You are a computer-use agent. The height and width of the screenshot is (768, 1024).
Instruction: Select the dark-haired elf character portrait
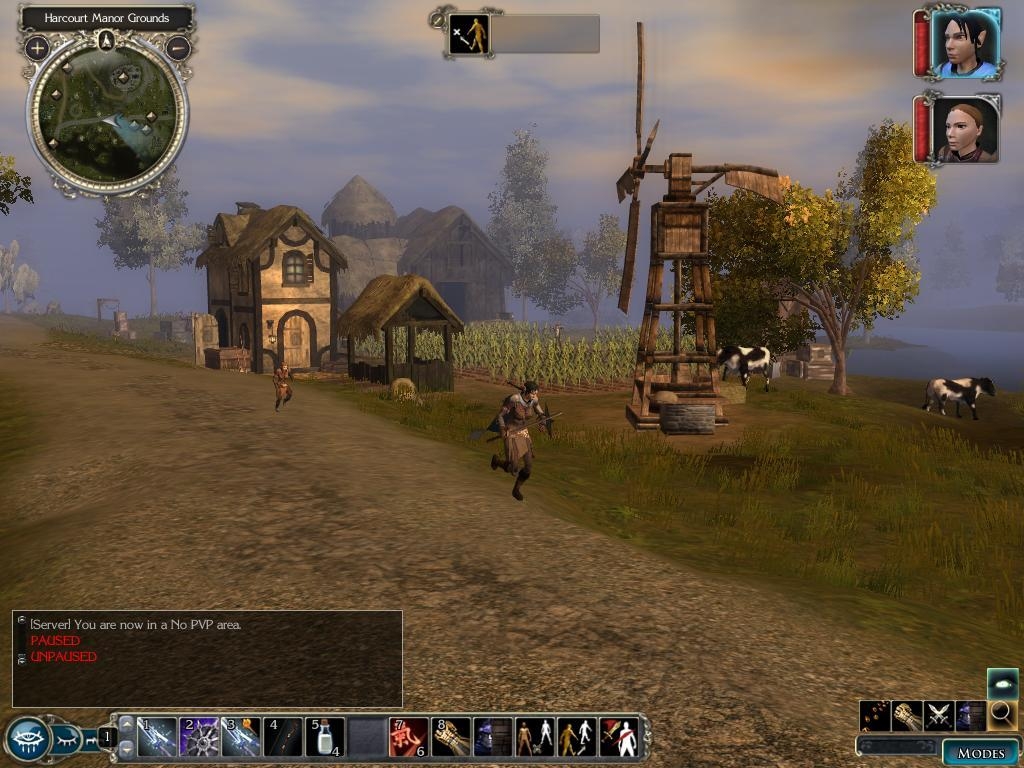(965, 43)
